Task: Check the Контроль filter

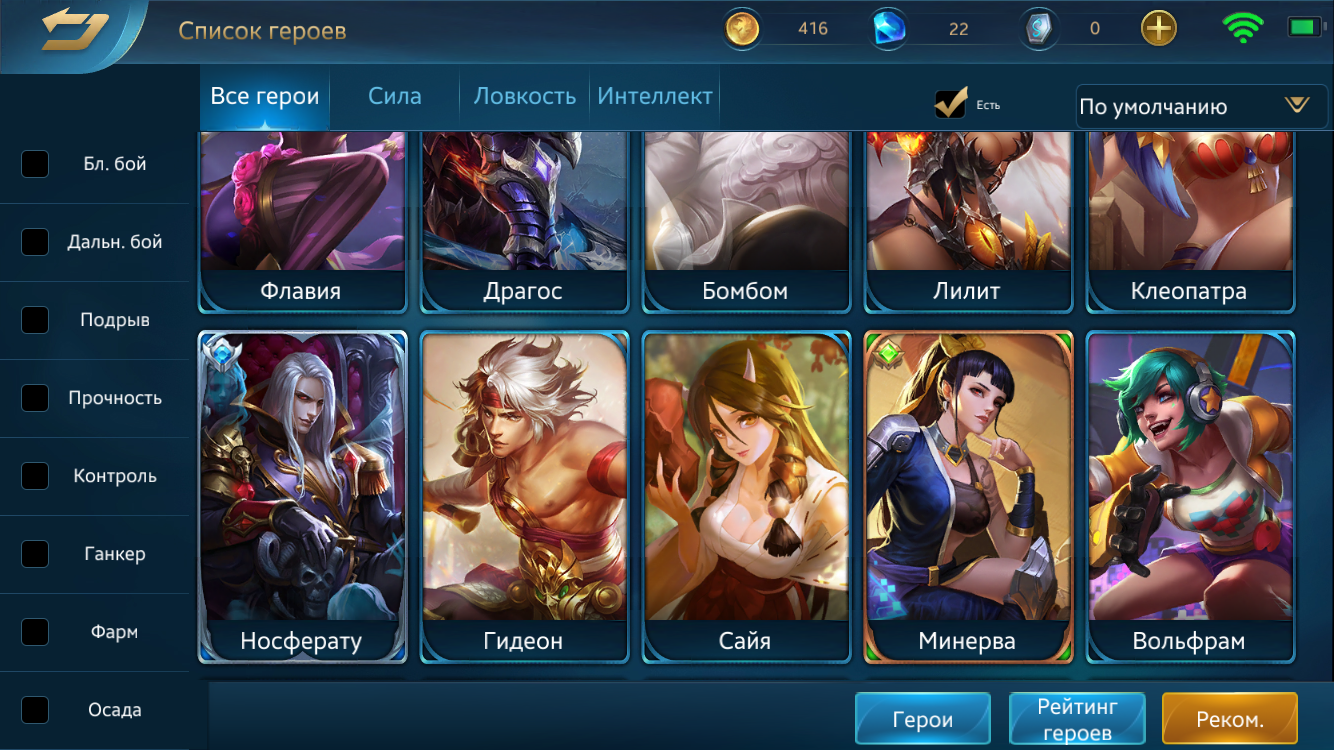Action: [35, 476]
